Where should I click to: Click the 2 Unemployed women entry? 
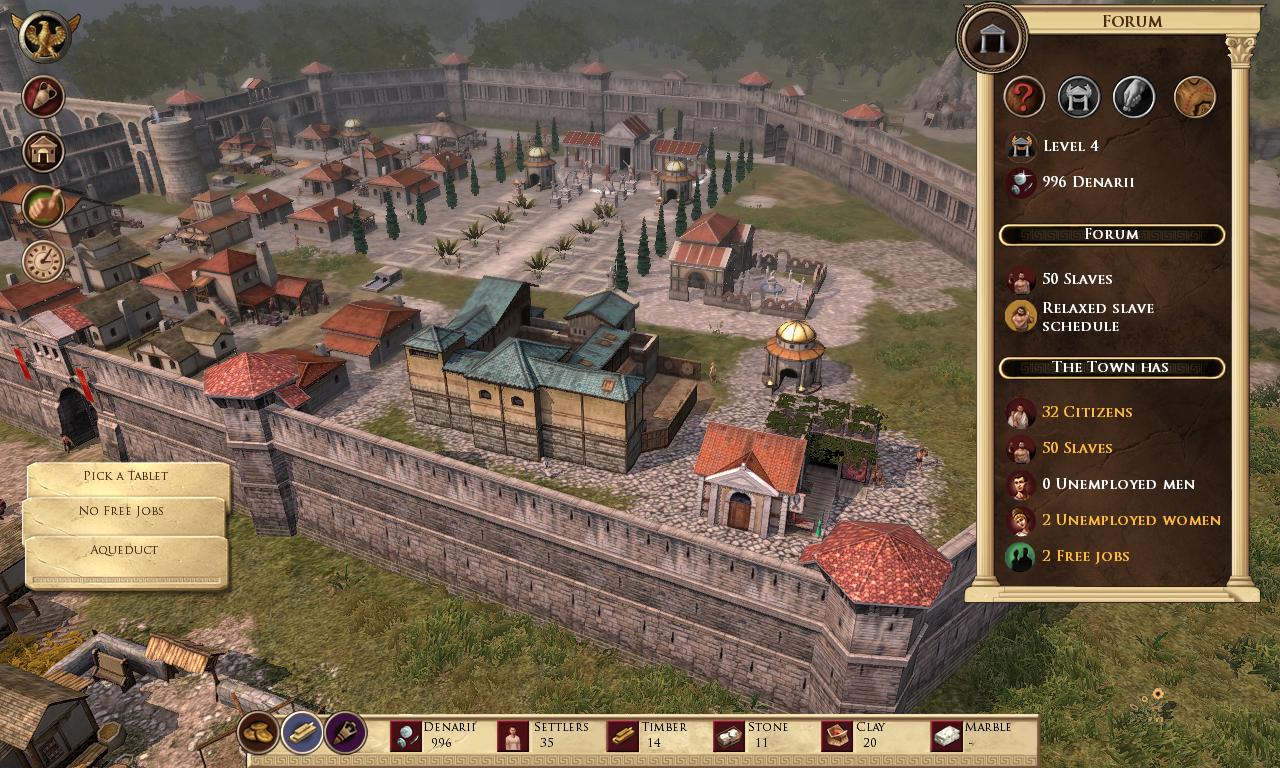(1130, 520)
